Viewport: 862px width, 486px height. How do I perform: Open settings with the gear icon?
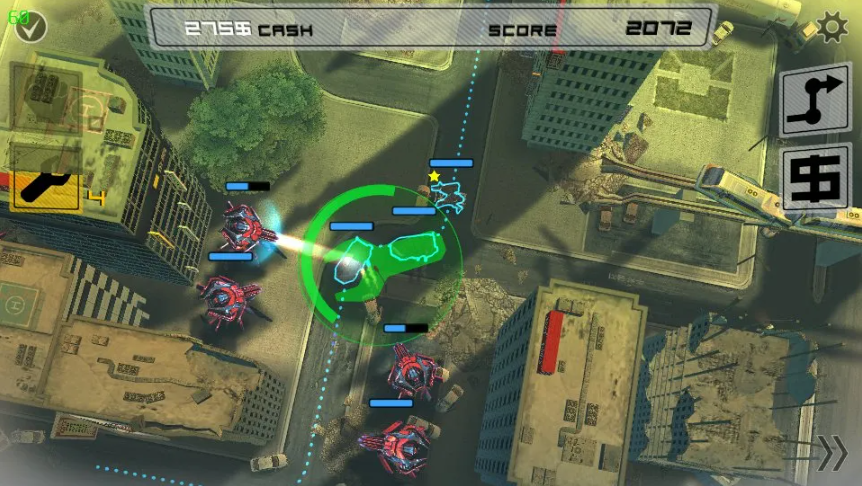(831, 28)
